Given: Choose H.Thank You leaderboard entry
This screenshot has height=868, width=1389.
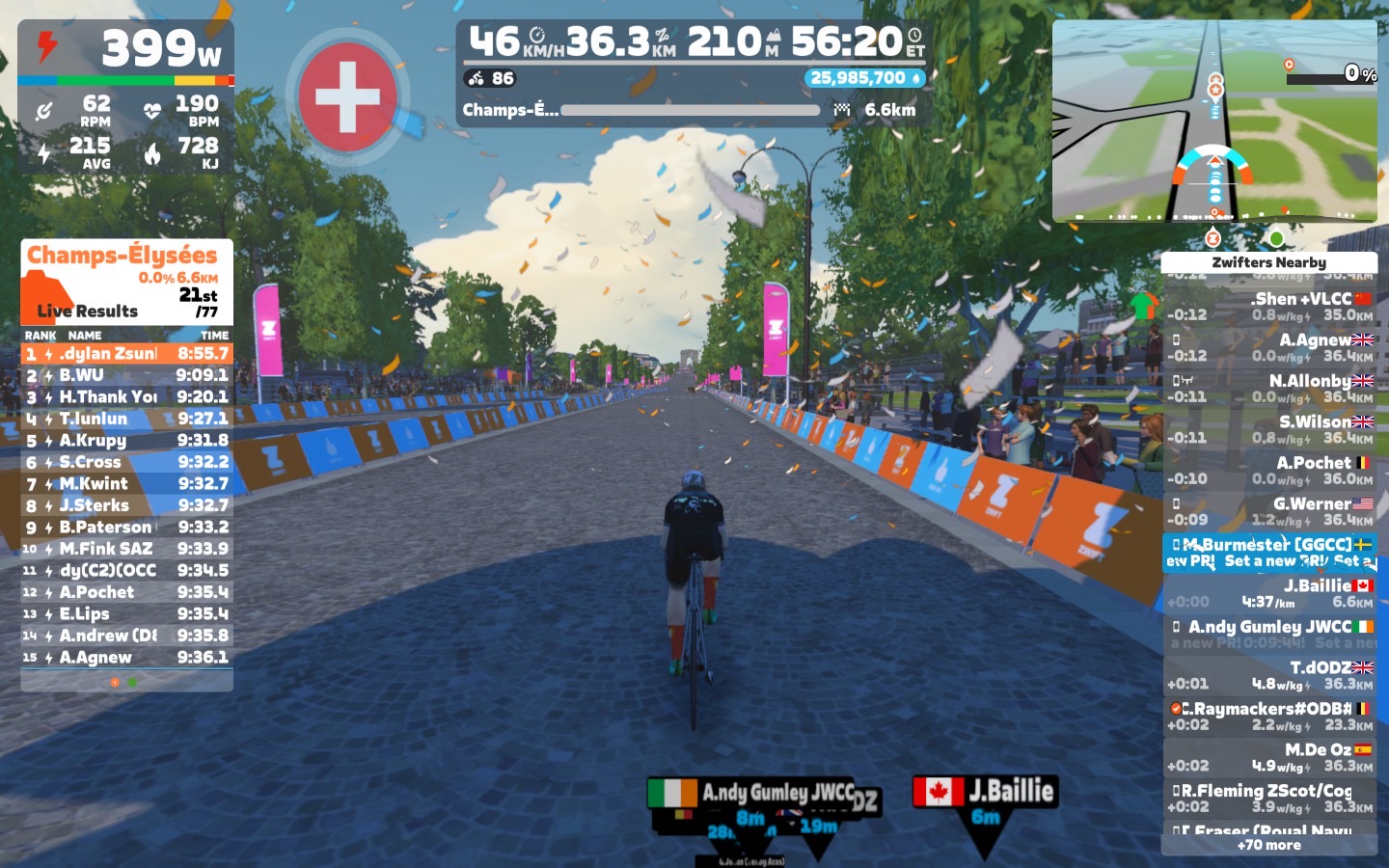Looking at the screenshot, I should pos(126,396).
